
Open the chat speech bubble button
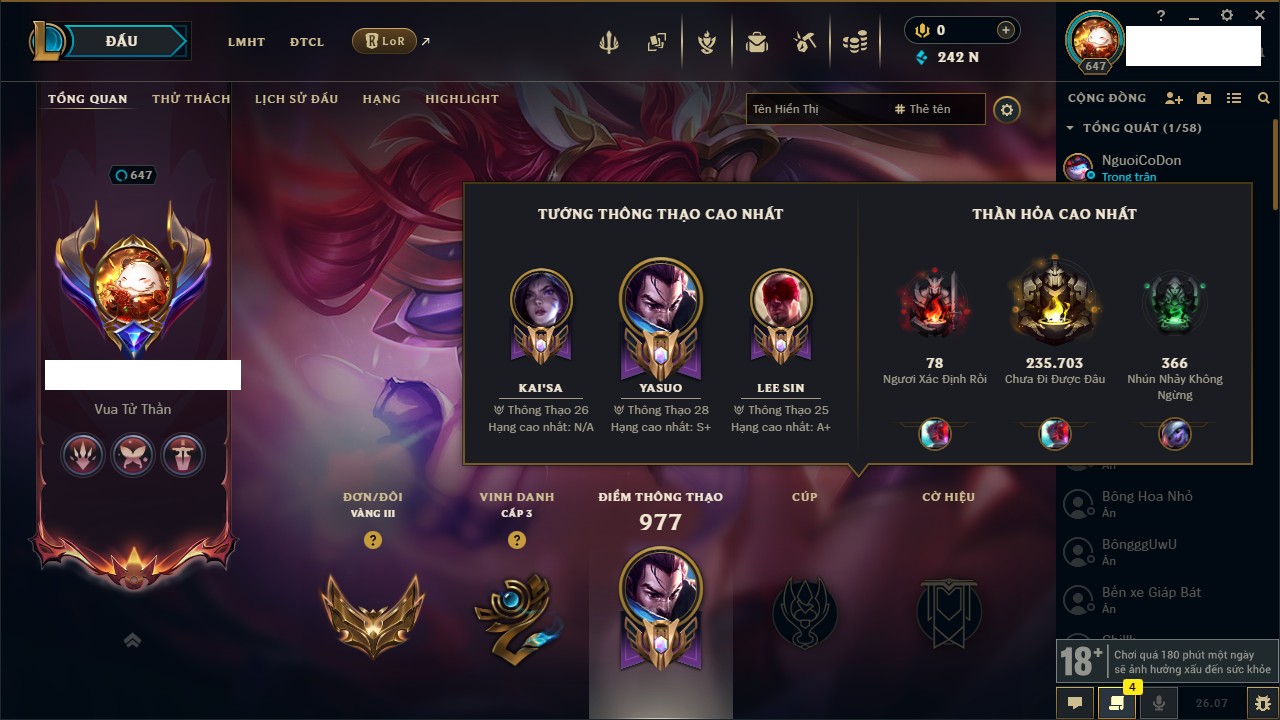click(1075, 703)
